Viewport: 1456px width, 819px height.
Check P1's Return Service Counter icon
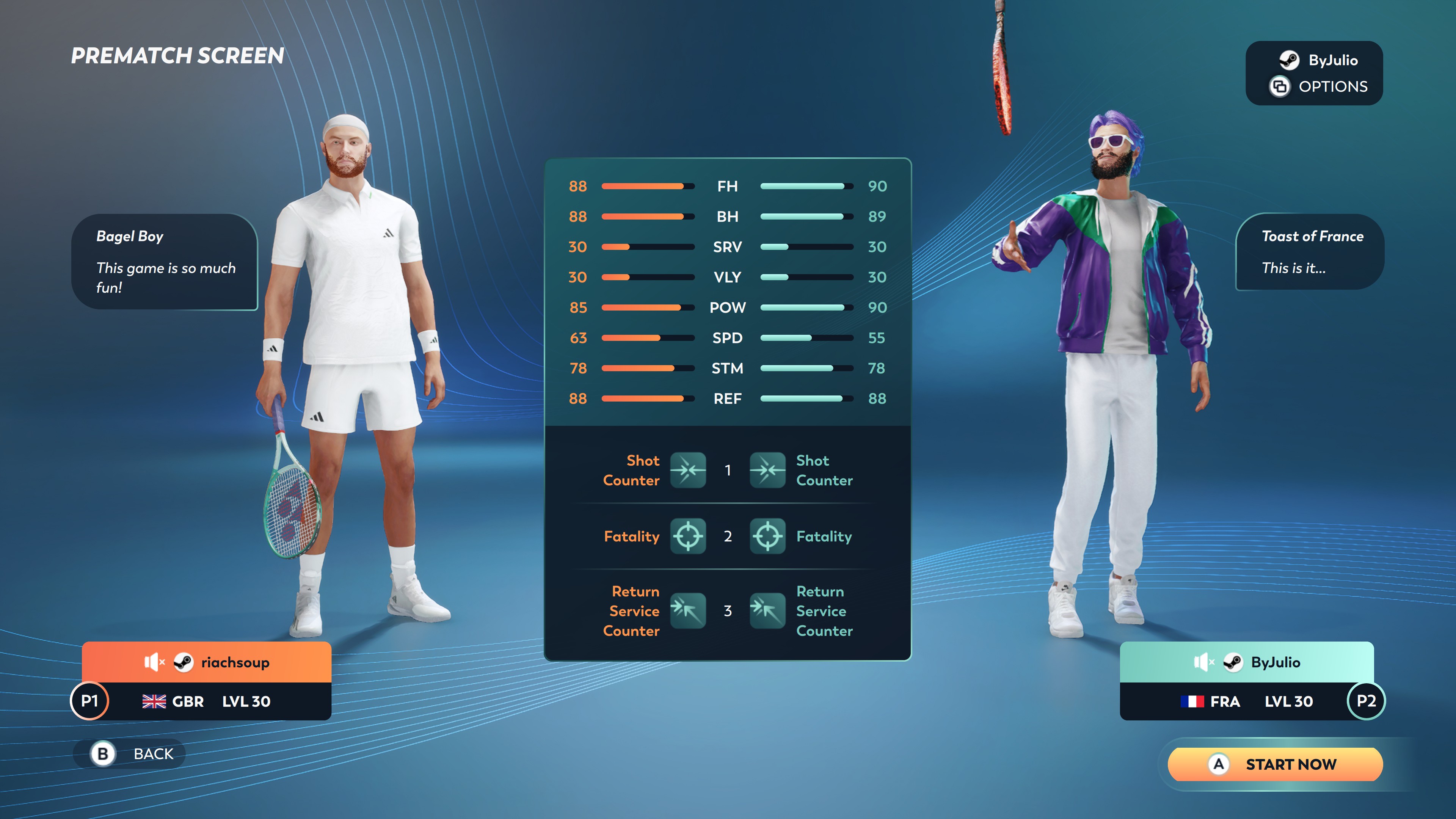pos(688,610)
